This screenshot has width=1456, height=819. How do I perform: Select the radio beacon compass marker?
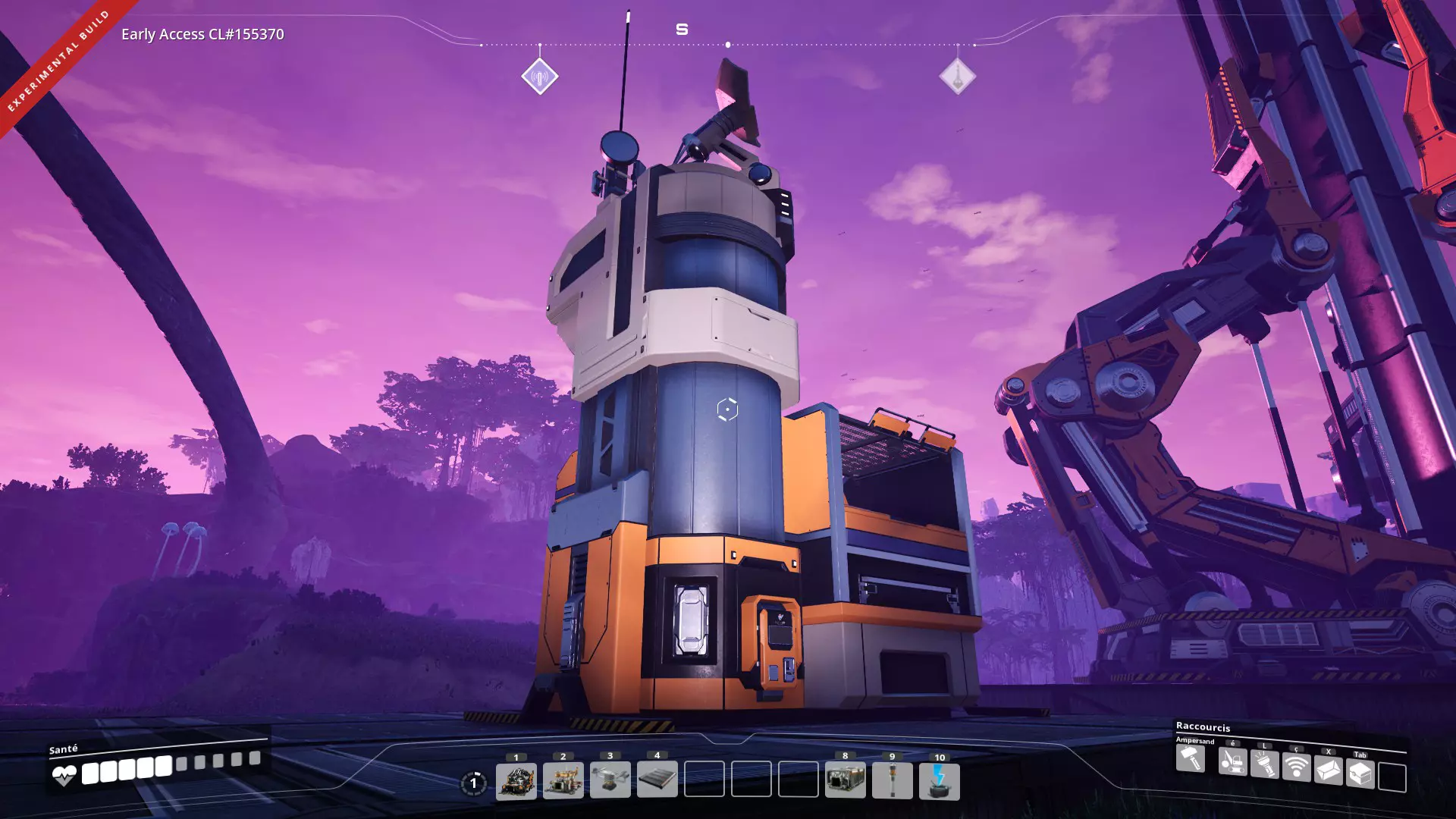tap(540, 77)
